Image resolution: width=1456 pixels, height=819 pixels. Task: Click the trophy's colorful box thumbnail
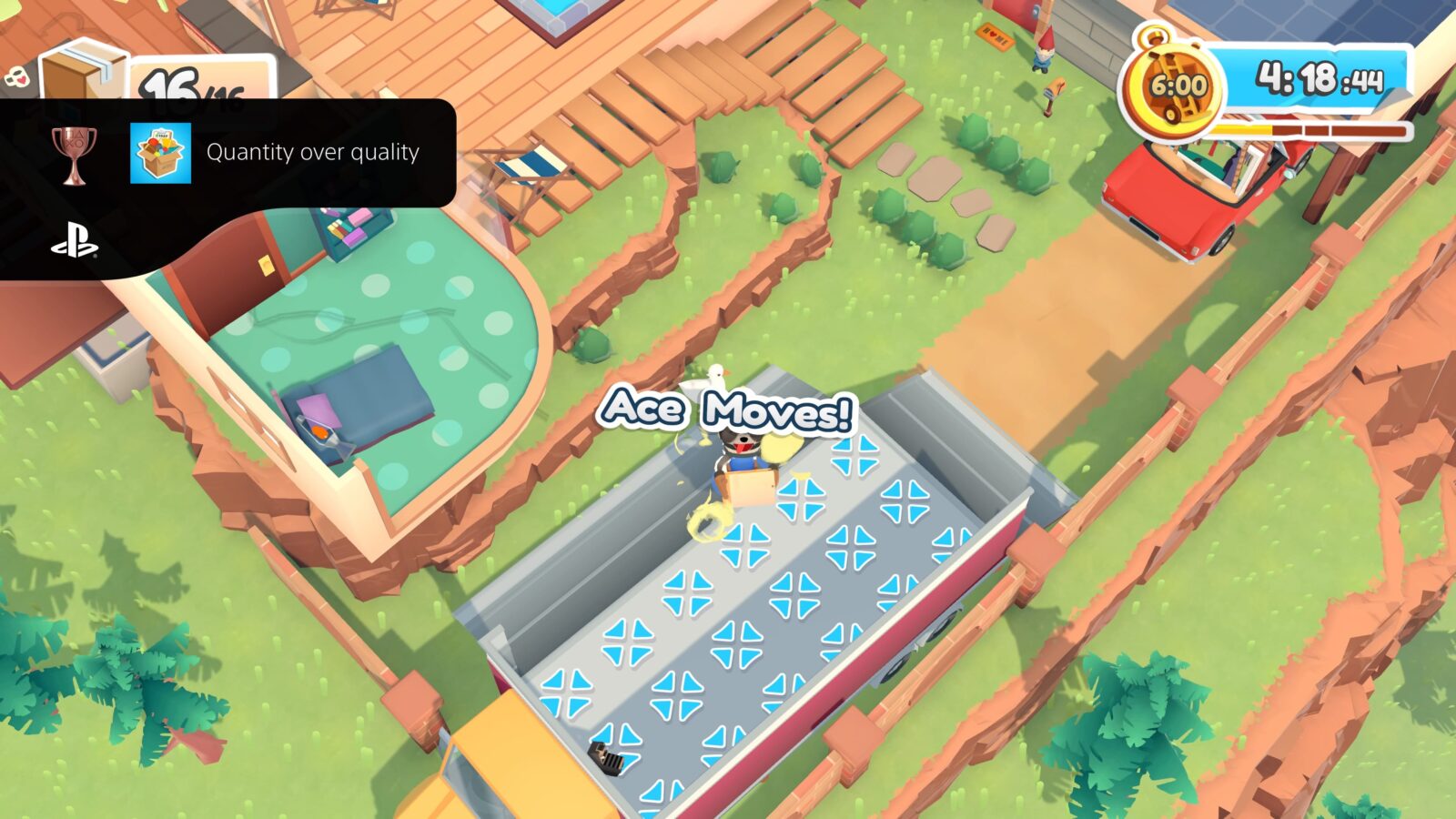(160, 153)
